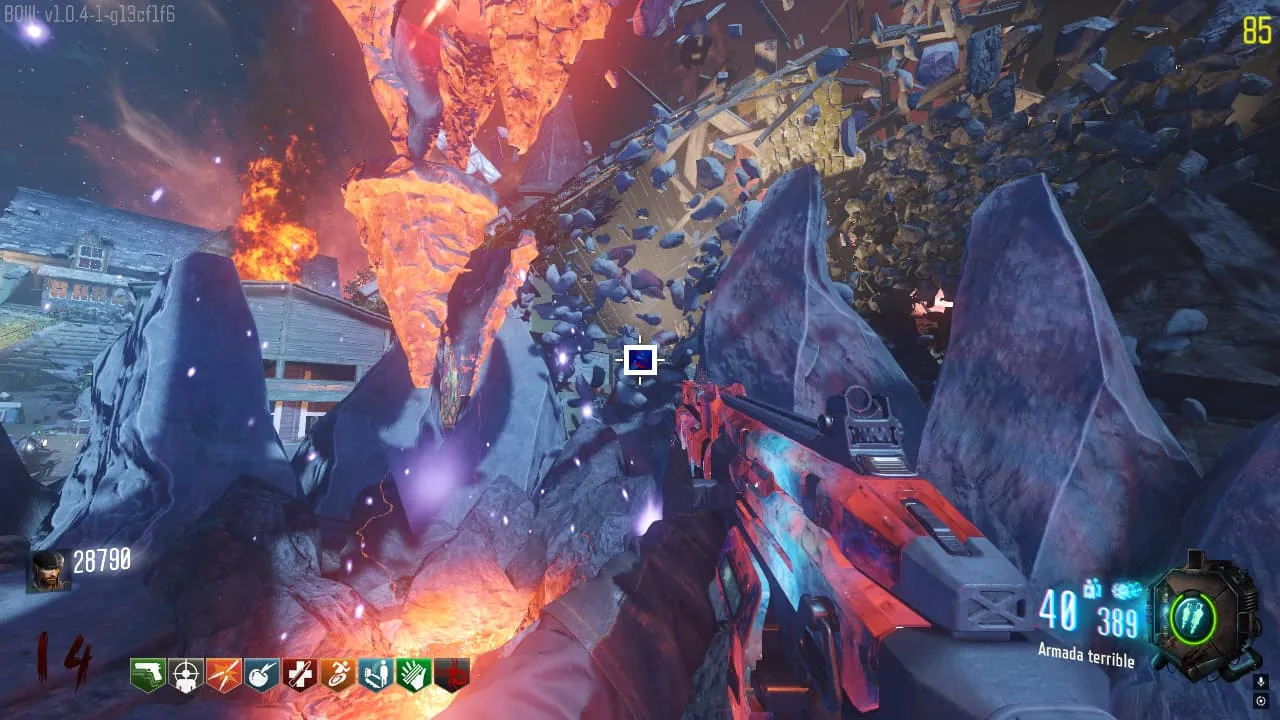The width and height of the screenshot is (1280, 720).
Task: Click the circular target icon below microphone
Action: [x=1260, y=699]
